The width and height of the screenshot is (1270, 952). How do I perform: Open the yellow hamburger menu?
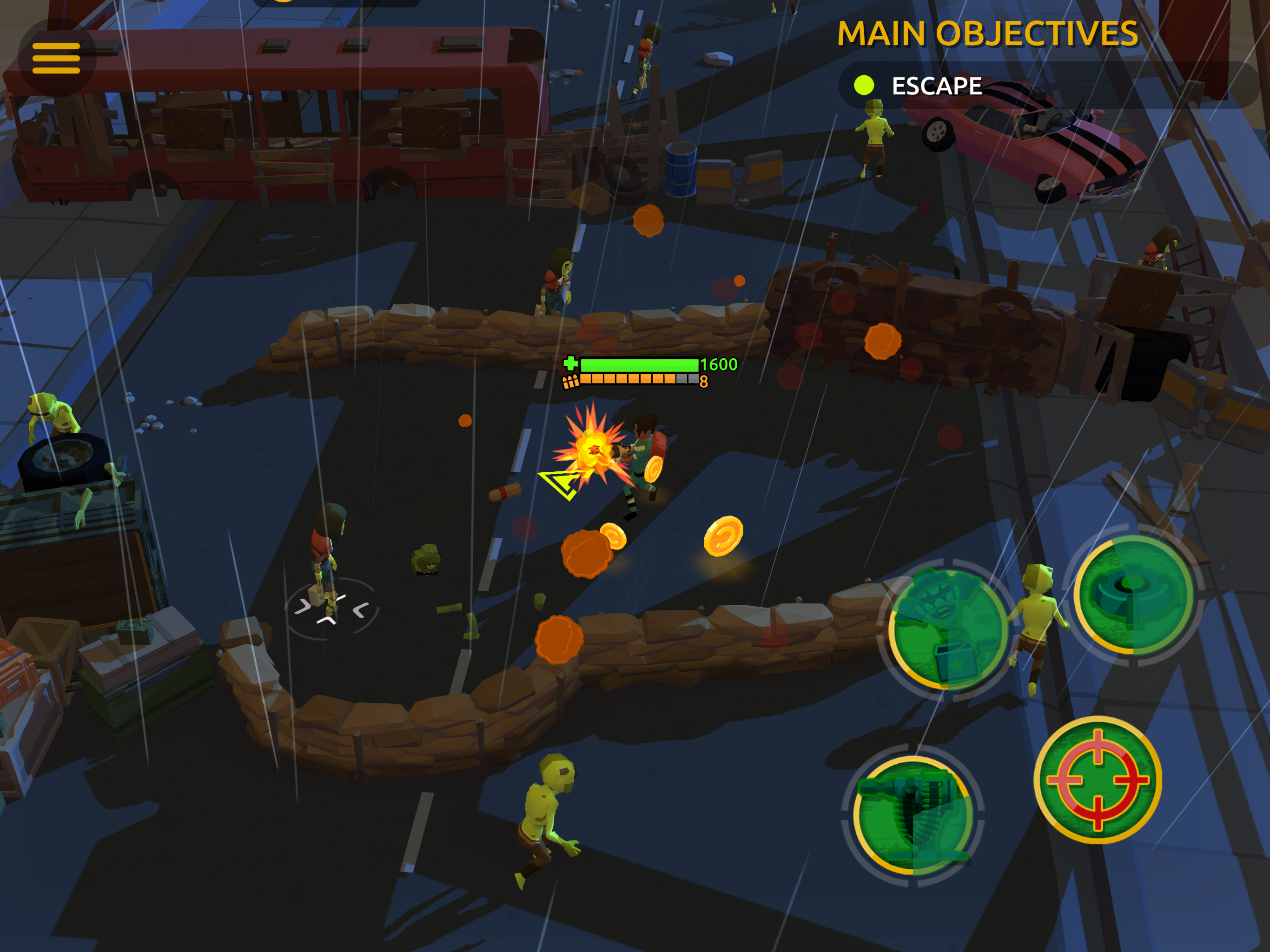(56, 58)
